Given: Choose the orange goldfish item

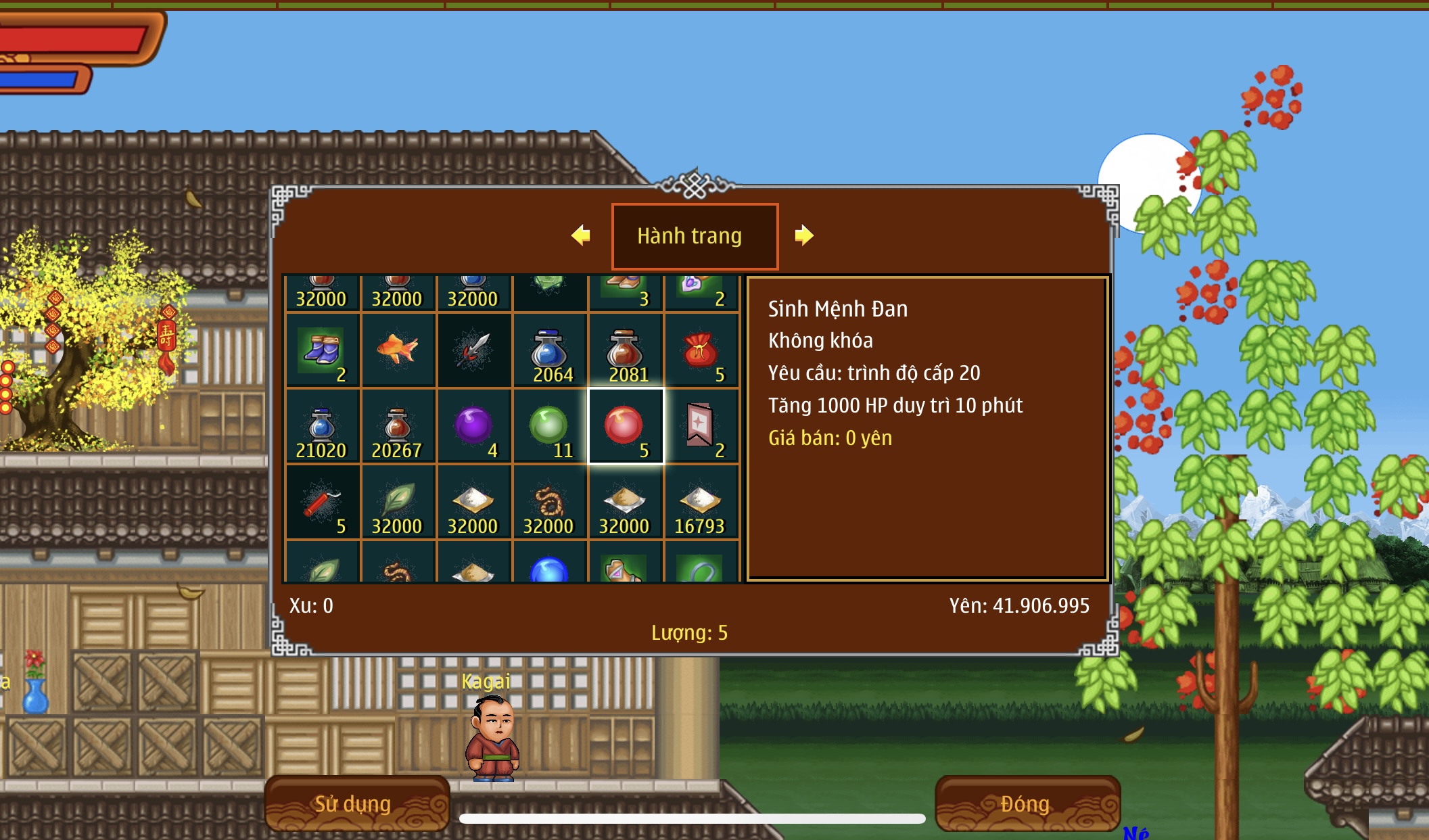Looking at the screenshot, I should pyautogui.click(x=398, y=351).
